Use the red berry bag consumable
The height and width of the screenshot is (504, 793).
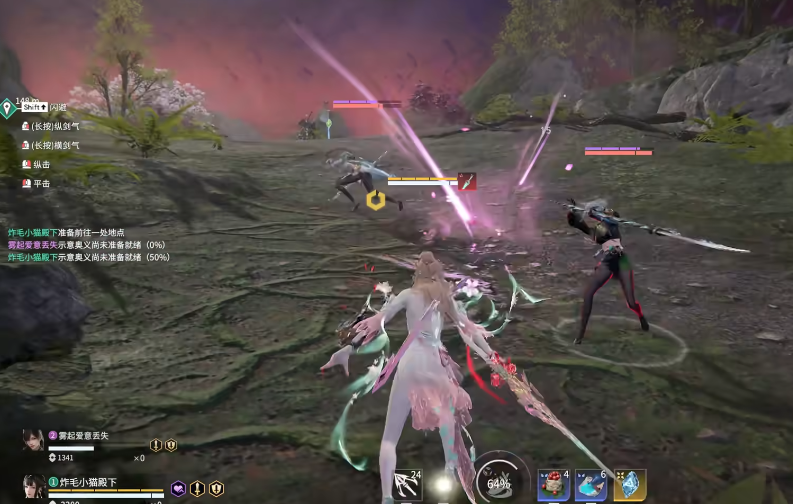553,485
